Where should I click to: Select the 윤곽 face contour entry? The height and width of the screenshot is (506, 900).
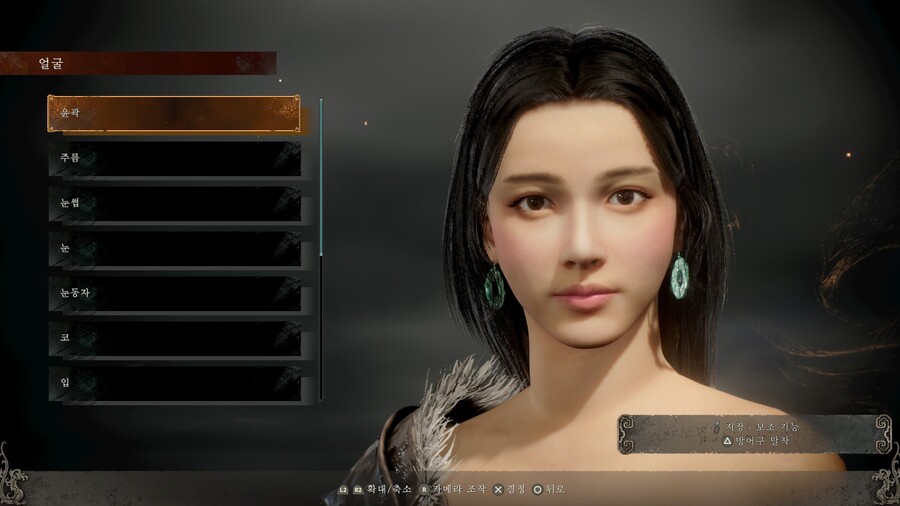[174, 114]
